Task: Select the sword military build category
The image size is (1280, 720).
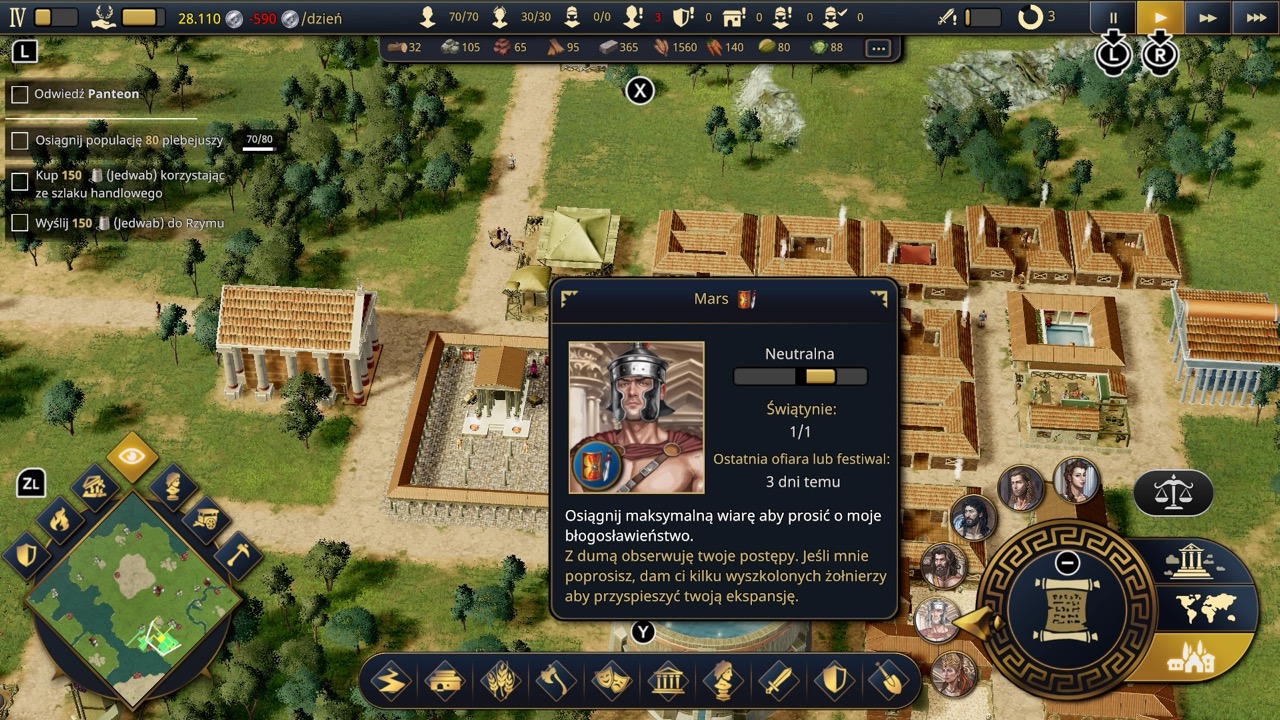Action: [777, 682]
